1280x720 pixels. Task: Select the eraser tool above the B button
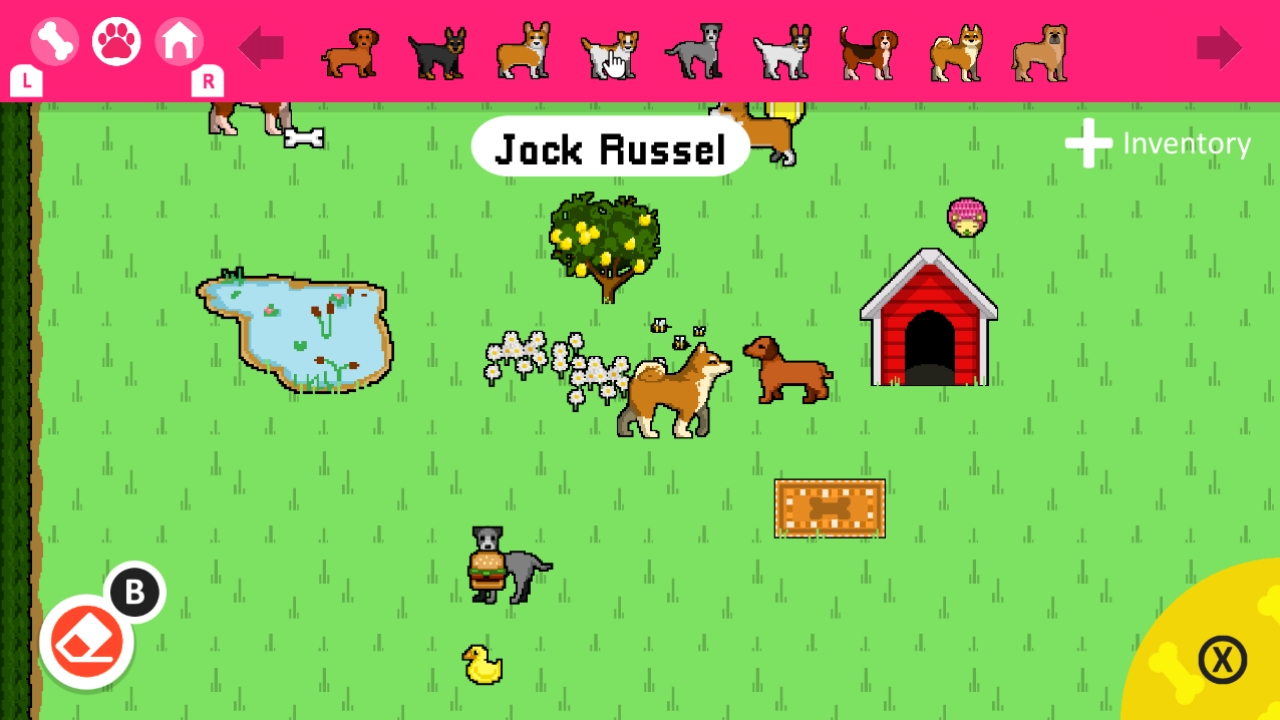85,640
